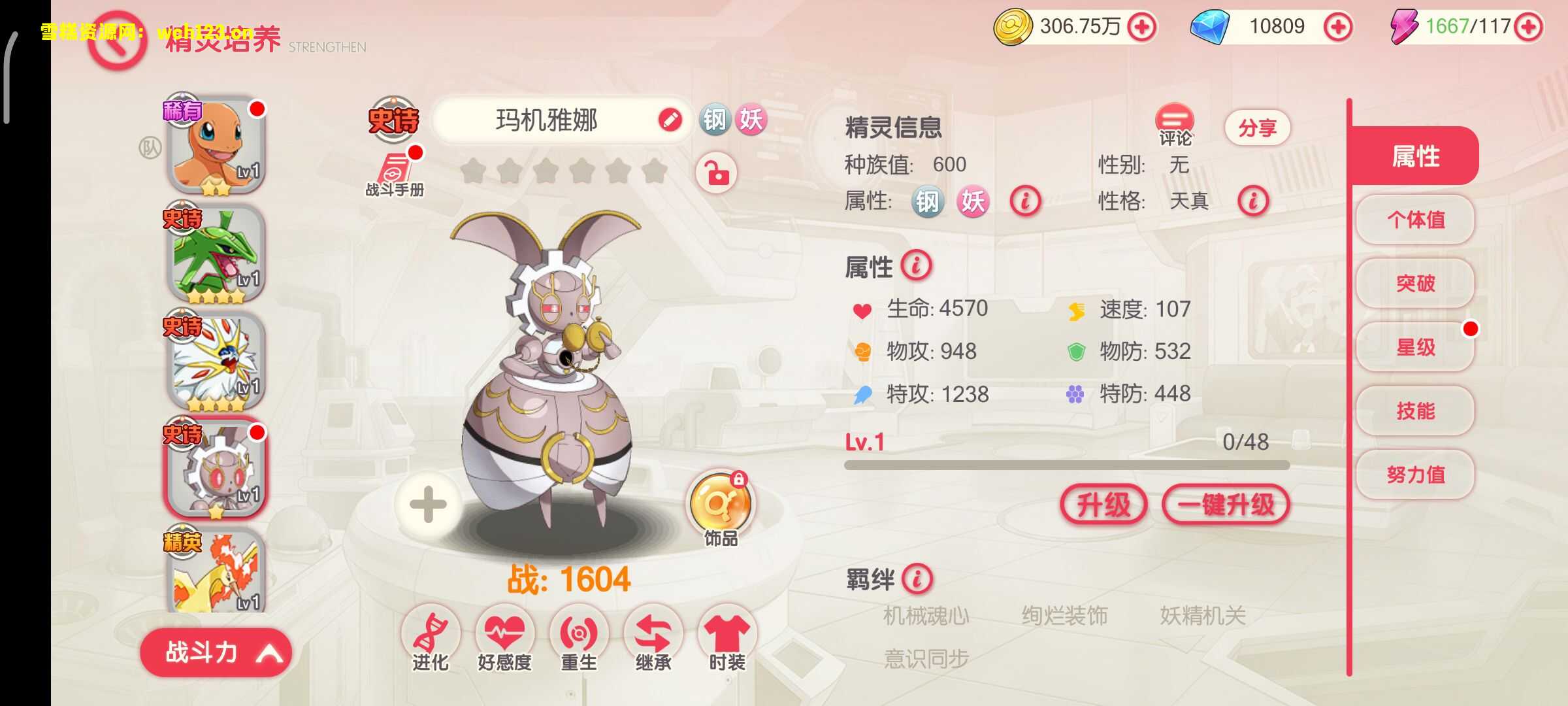This screenshot has width=1568, height=706.
Task: Click the attribute info icon beside 属性
Action: (x=916, y=267)
